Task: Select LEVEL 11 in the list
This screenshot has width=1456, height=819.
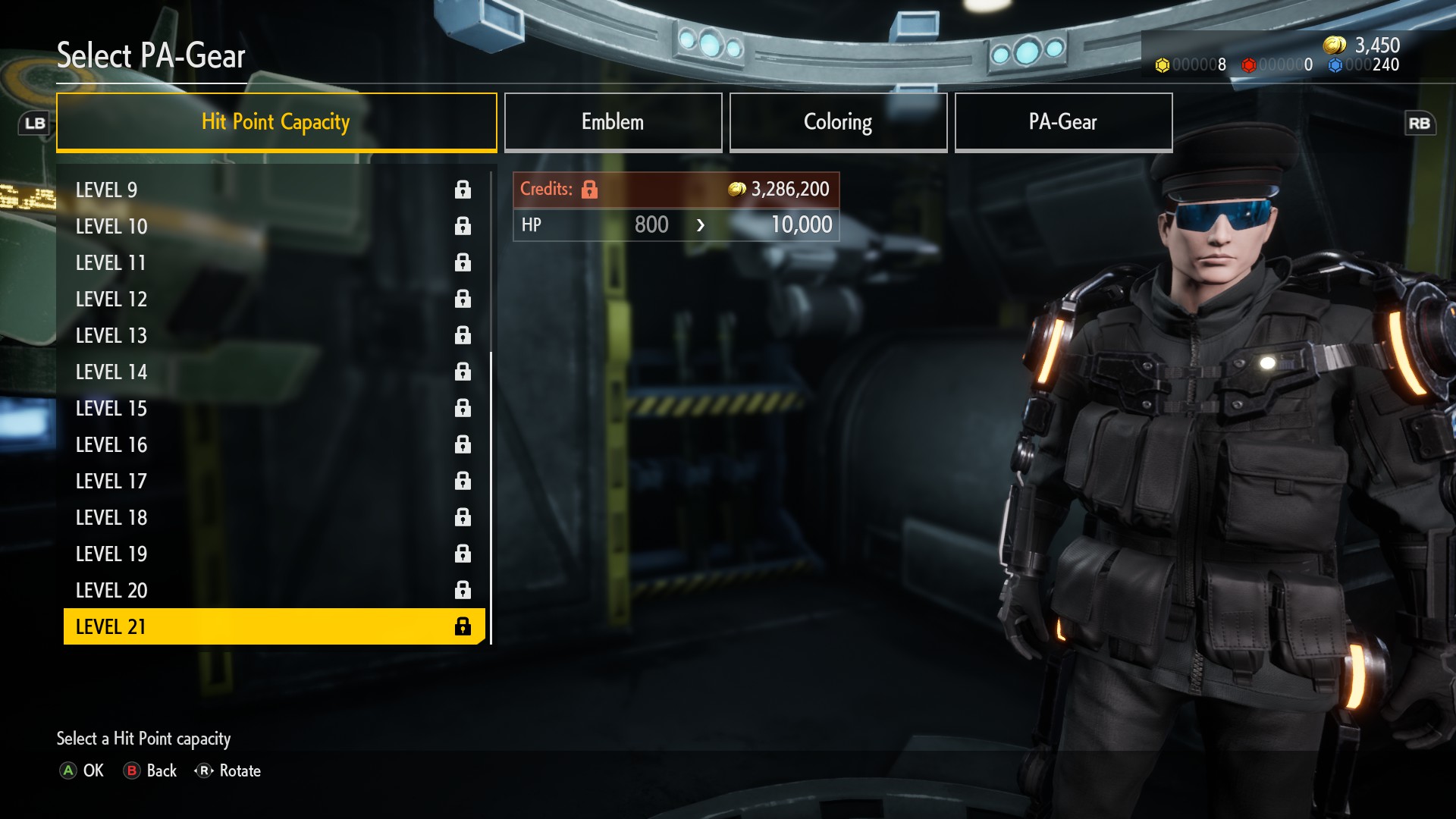Action: coord(273,262)
